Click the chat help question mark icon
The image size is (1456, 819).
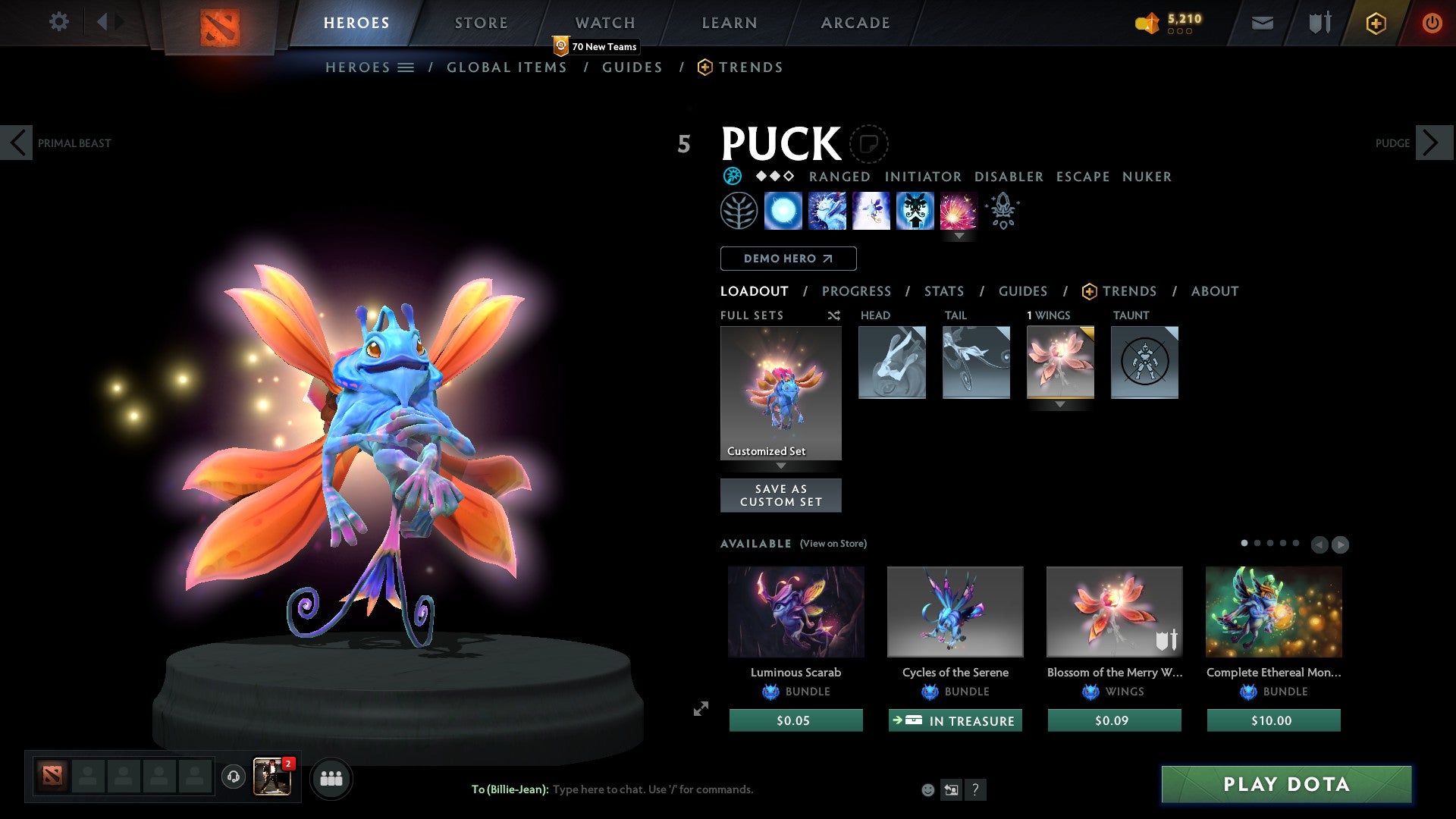coord(975,789)
